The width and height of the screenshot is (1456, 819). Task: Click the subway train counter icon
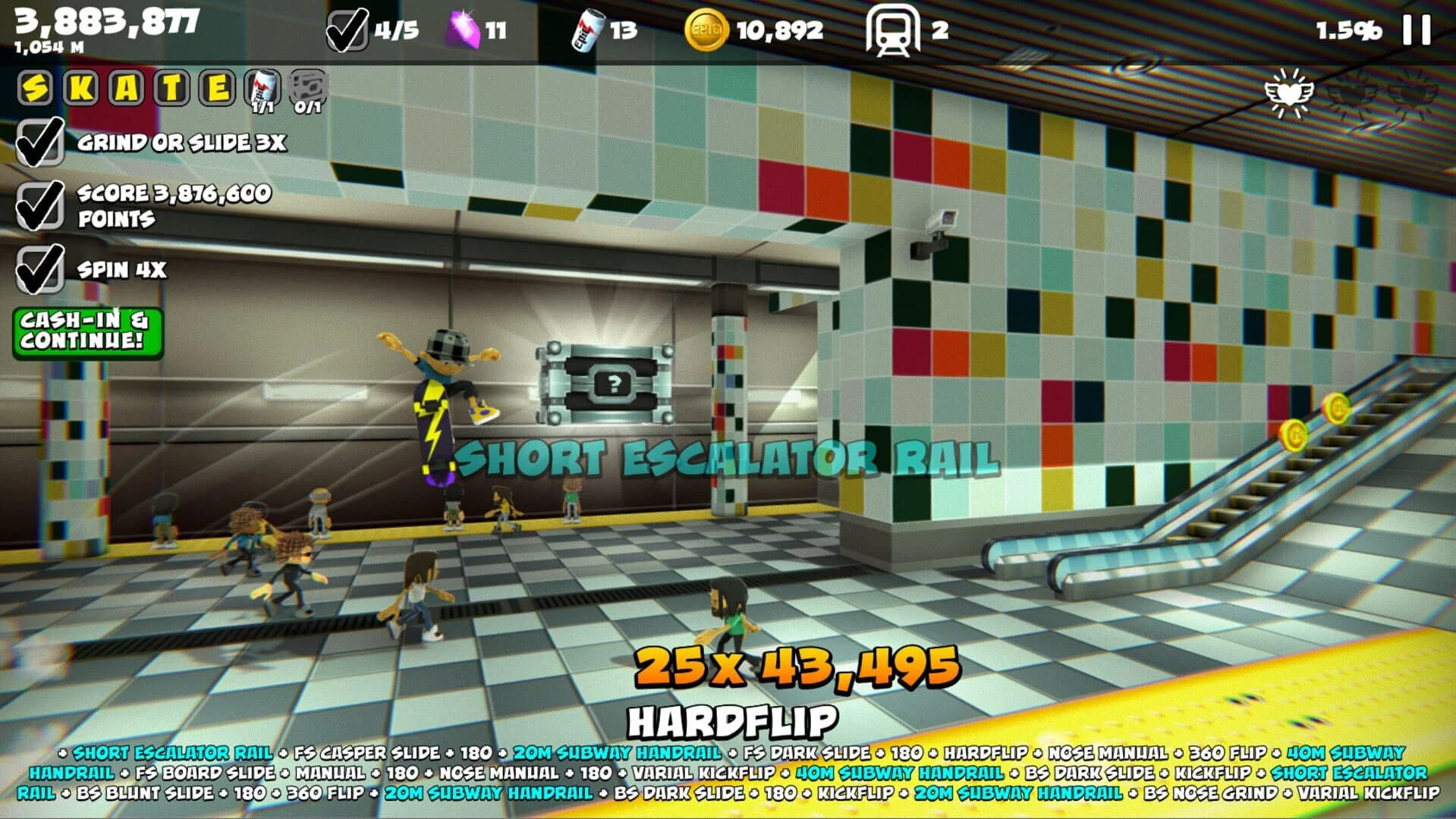click(x=892, y=30)
